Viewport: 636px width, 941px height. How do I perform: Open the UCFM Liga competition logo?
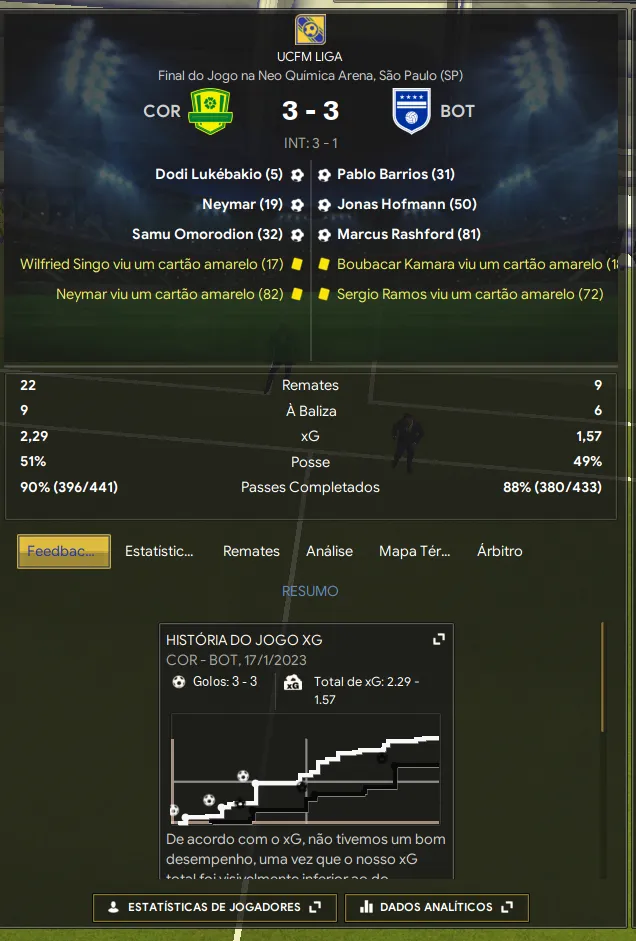[x=309, y=30]
